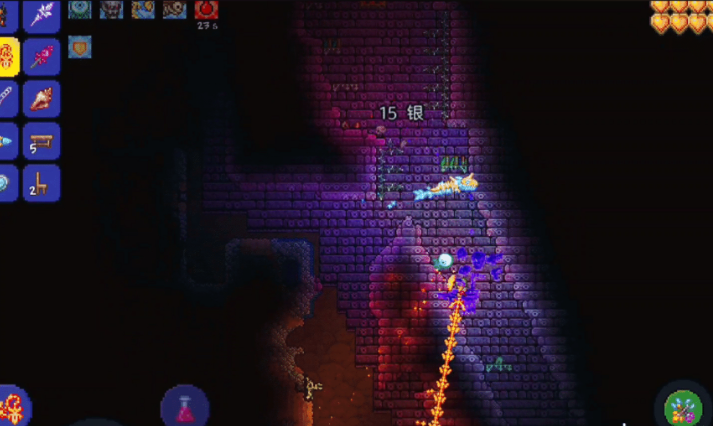Tap the flaming weapon quick-use button
This screenshot has width=713, height=426.
(13, 409)
